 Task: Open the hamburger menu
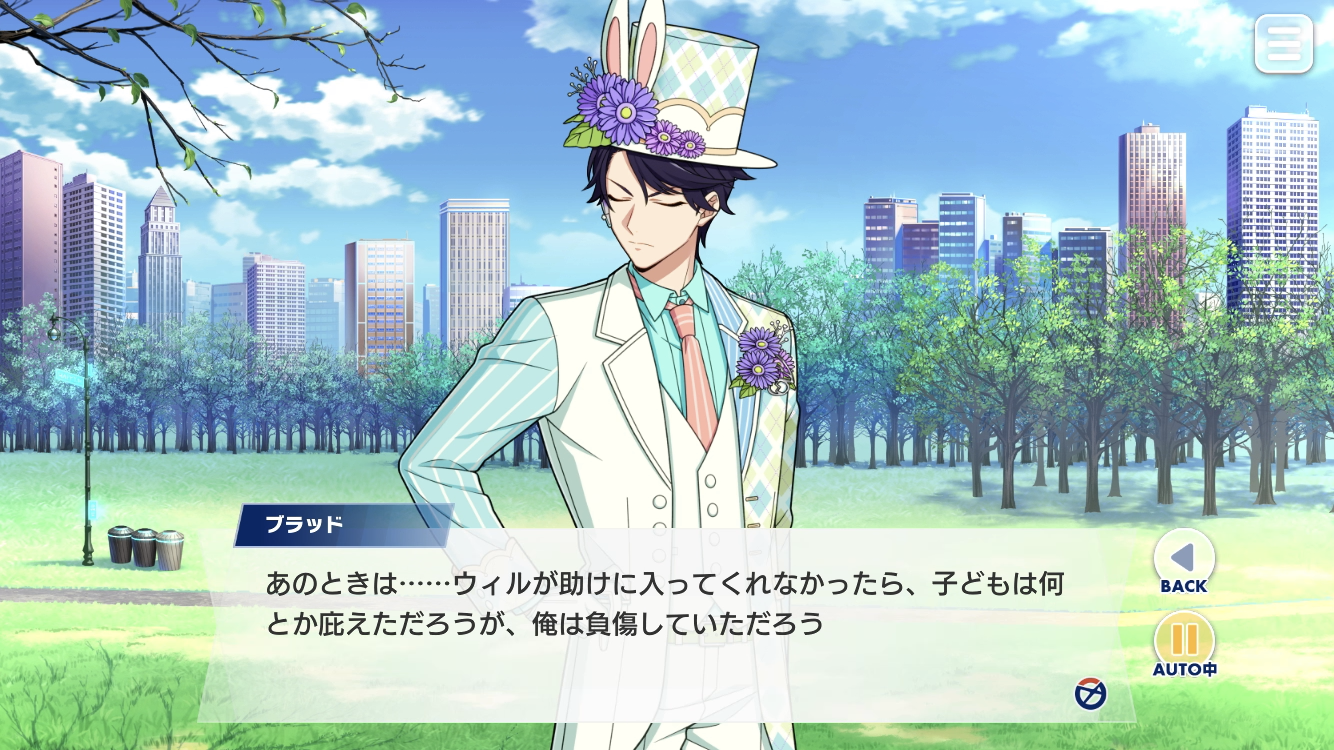1283,43
